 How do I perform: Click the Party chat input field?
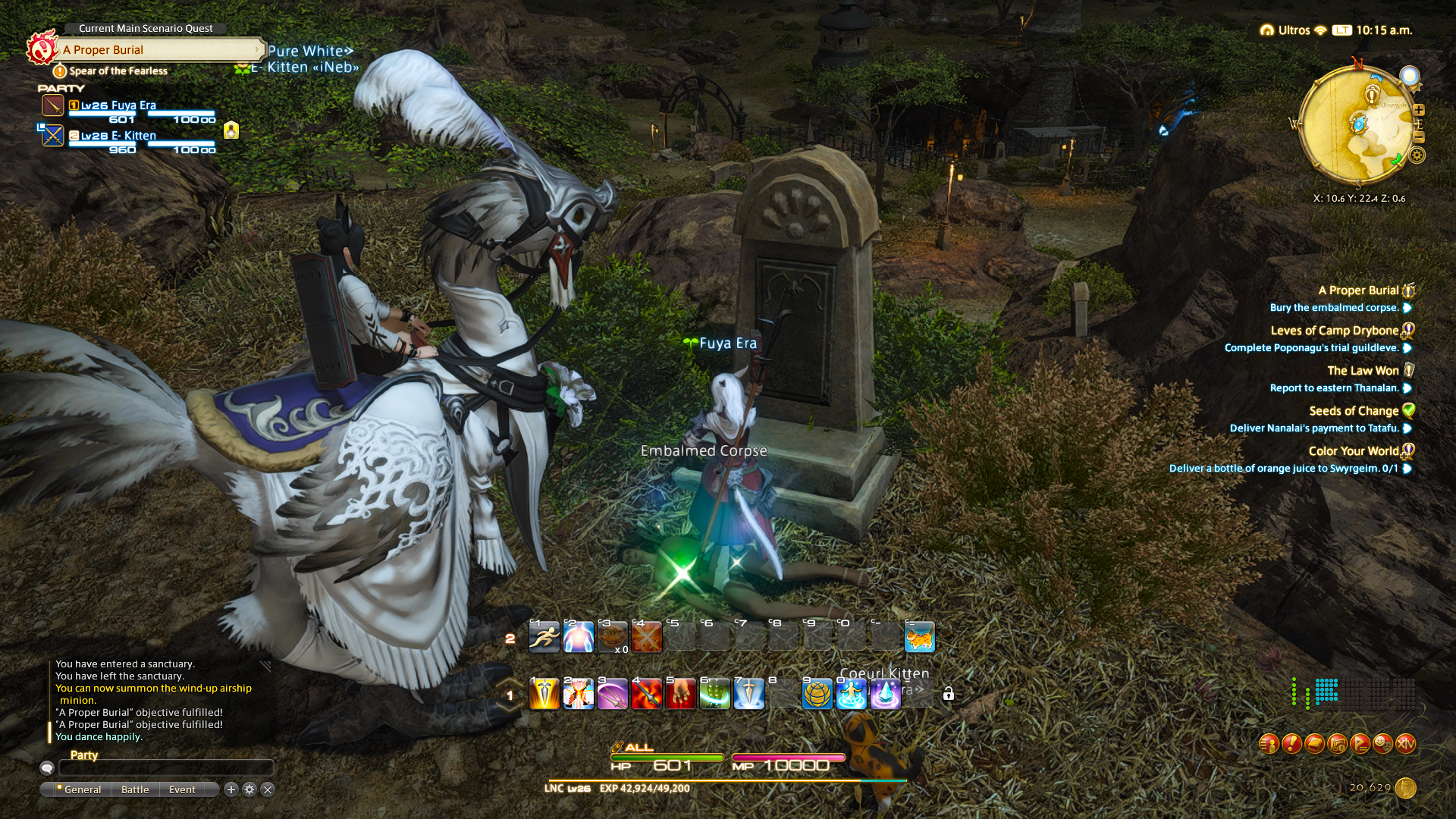(165, 768)
